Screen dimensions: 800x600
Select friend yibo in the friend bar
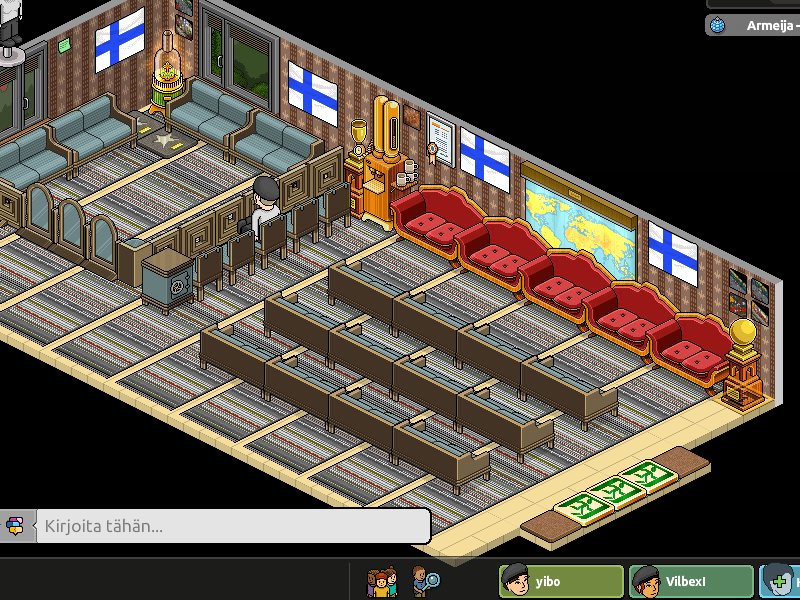point(561,581)
